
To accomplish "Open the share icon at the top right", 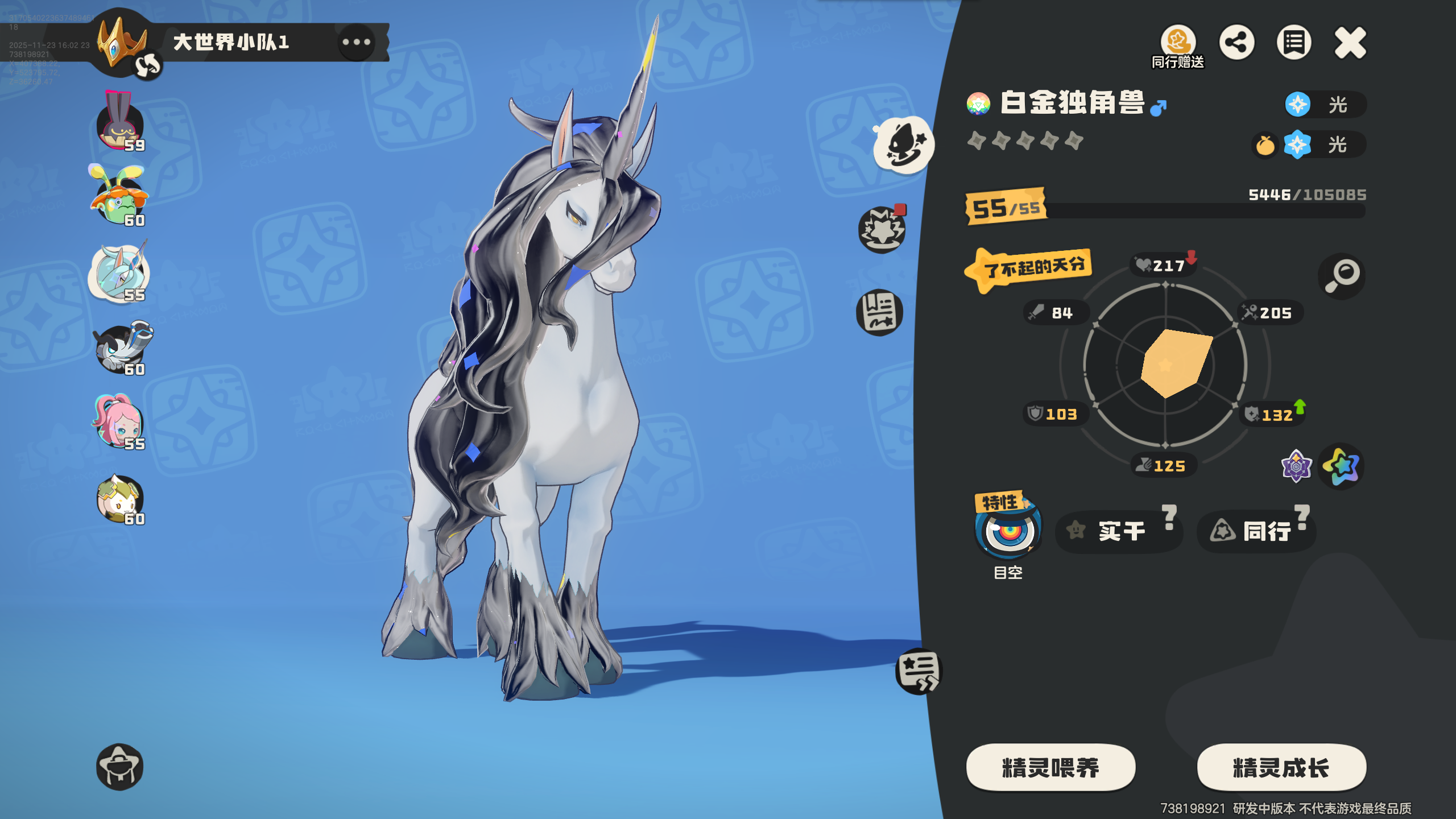I will (1238, 42).
